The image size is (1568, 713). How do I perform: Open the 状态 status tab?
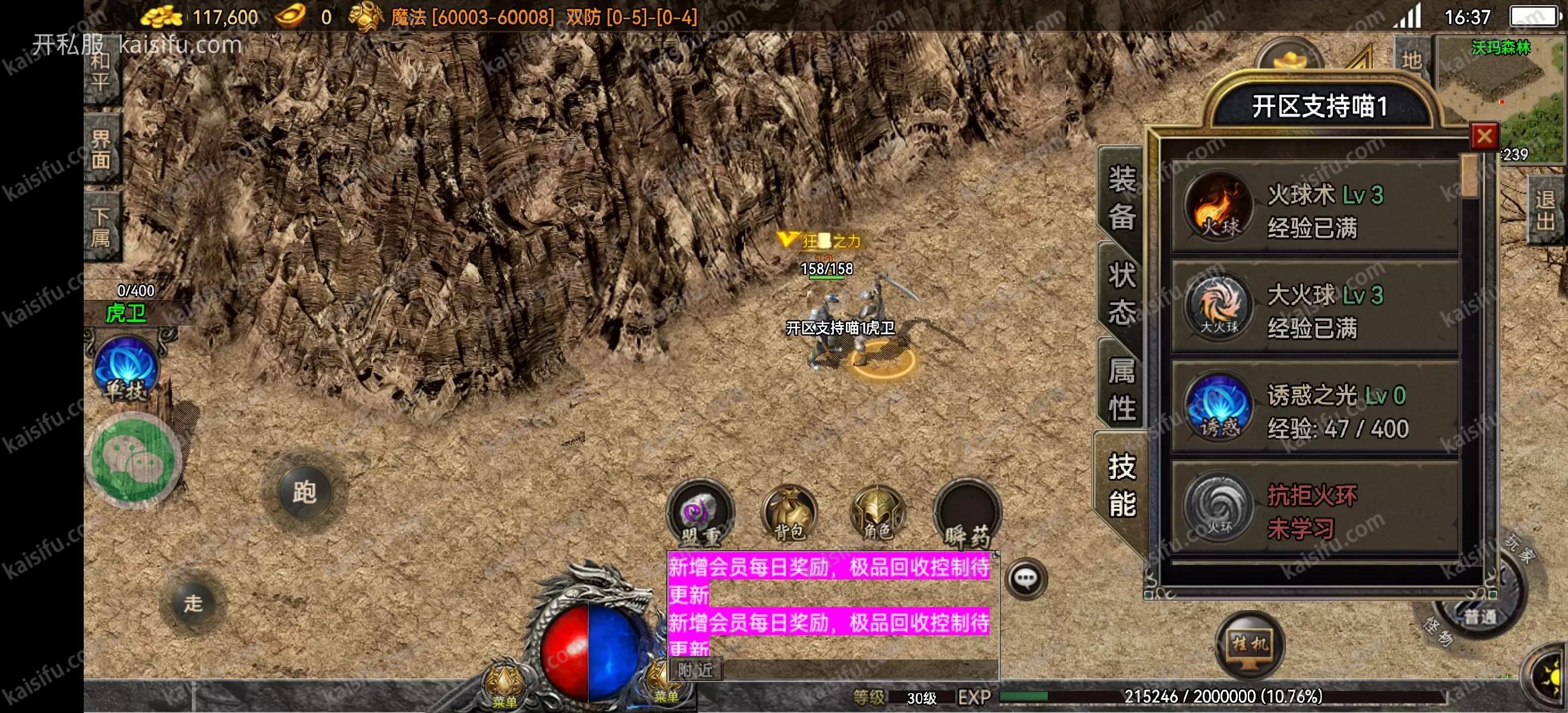click(1121, 292)
